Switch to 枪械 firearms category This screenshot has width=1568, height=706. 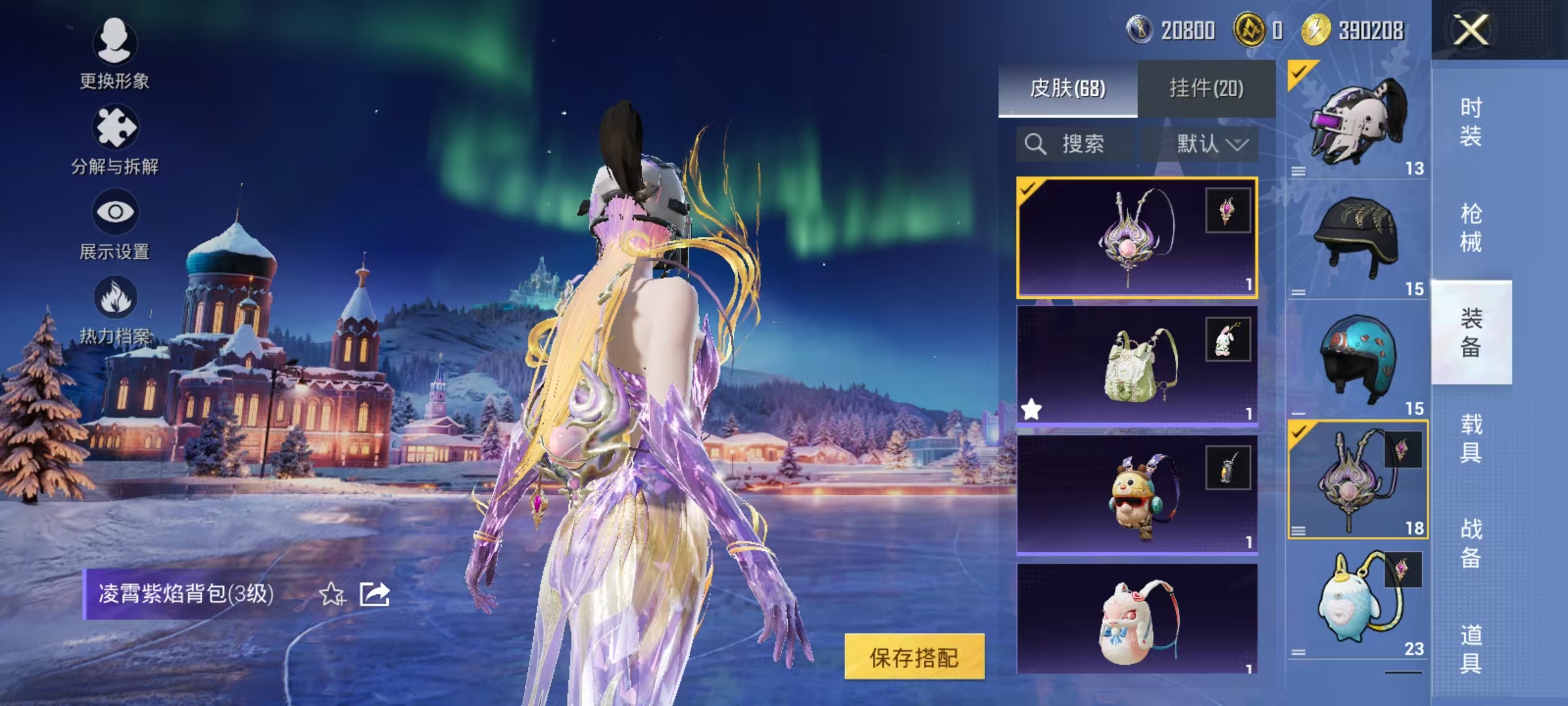pyautogui.click(x=1471, y=227)
